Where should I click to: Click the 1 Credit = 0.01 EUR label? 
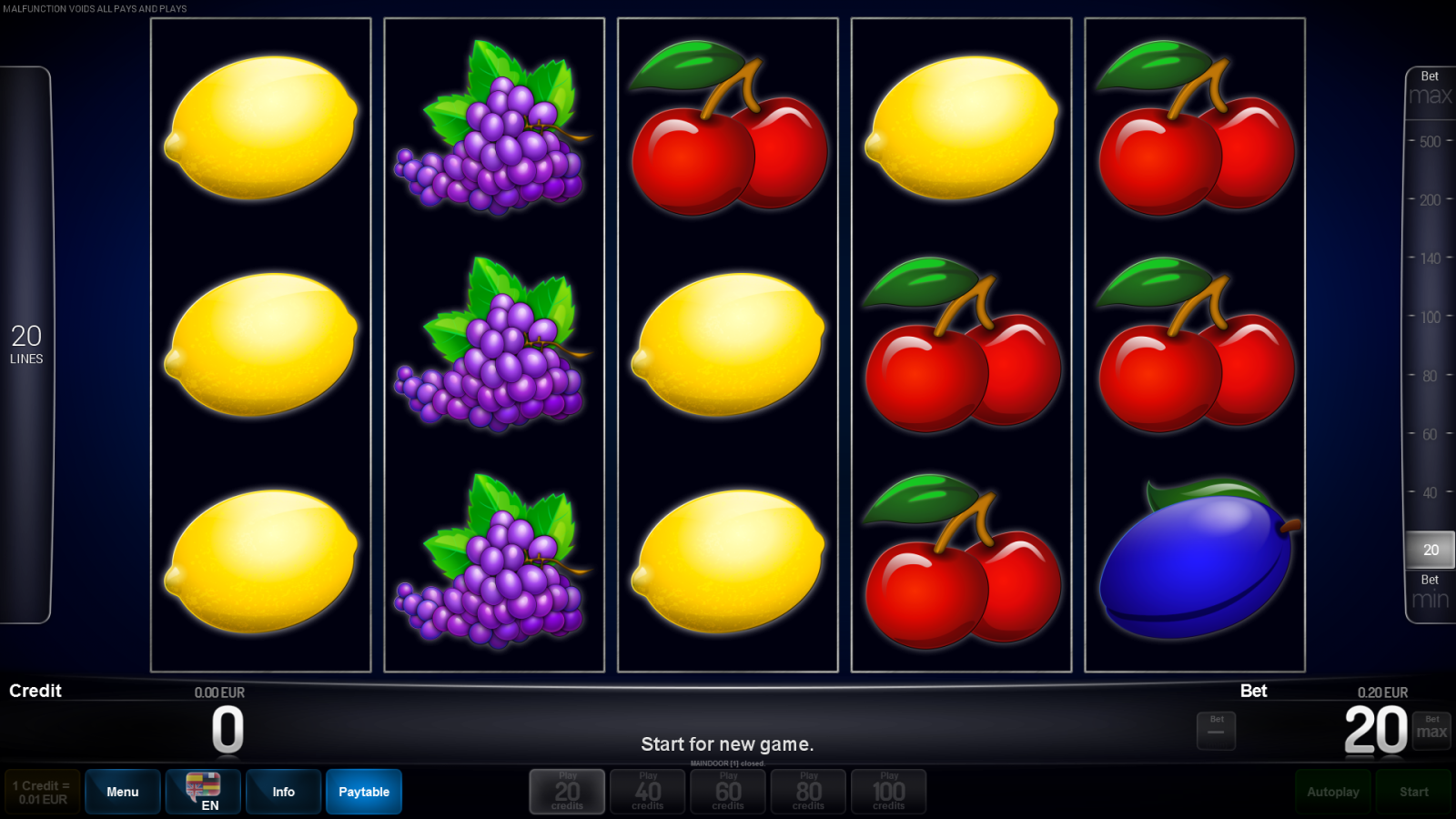pos(42,791)
